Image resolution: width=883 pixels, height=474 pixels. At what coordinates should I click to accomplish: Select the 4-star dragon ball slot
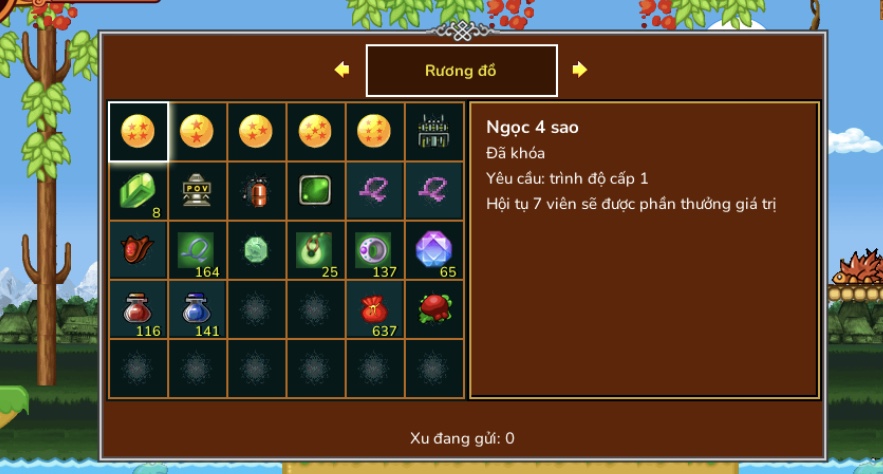[138, 131]
